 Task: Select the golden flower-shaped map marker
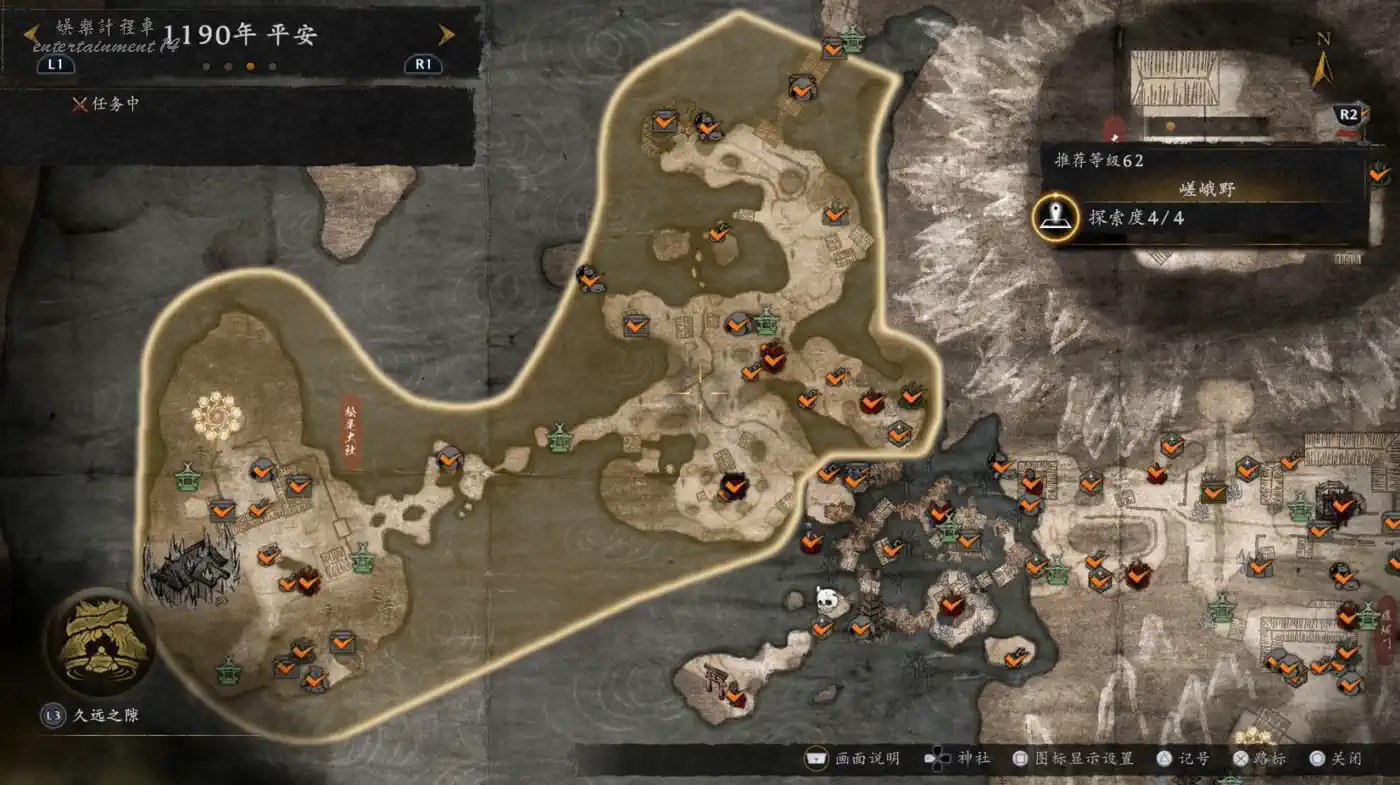tap(216, 416)
